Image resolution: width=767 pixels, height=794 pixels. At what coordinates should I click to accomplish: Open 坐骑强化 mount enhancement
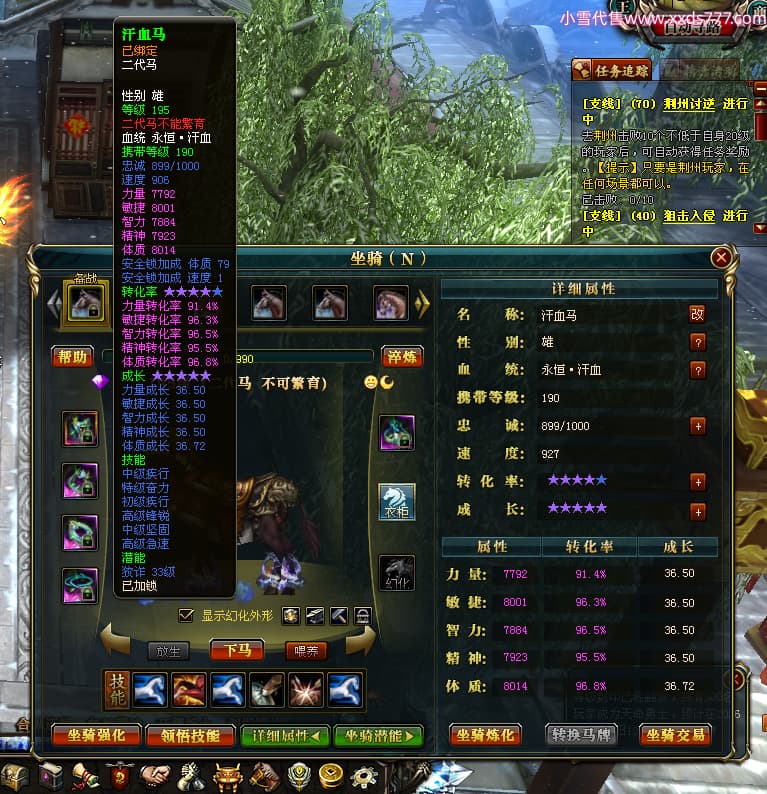point(95,736)
